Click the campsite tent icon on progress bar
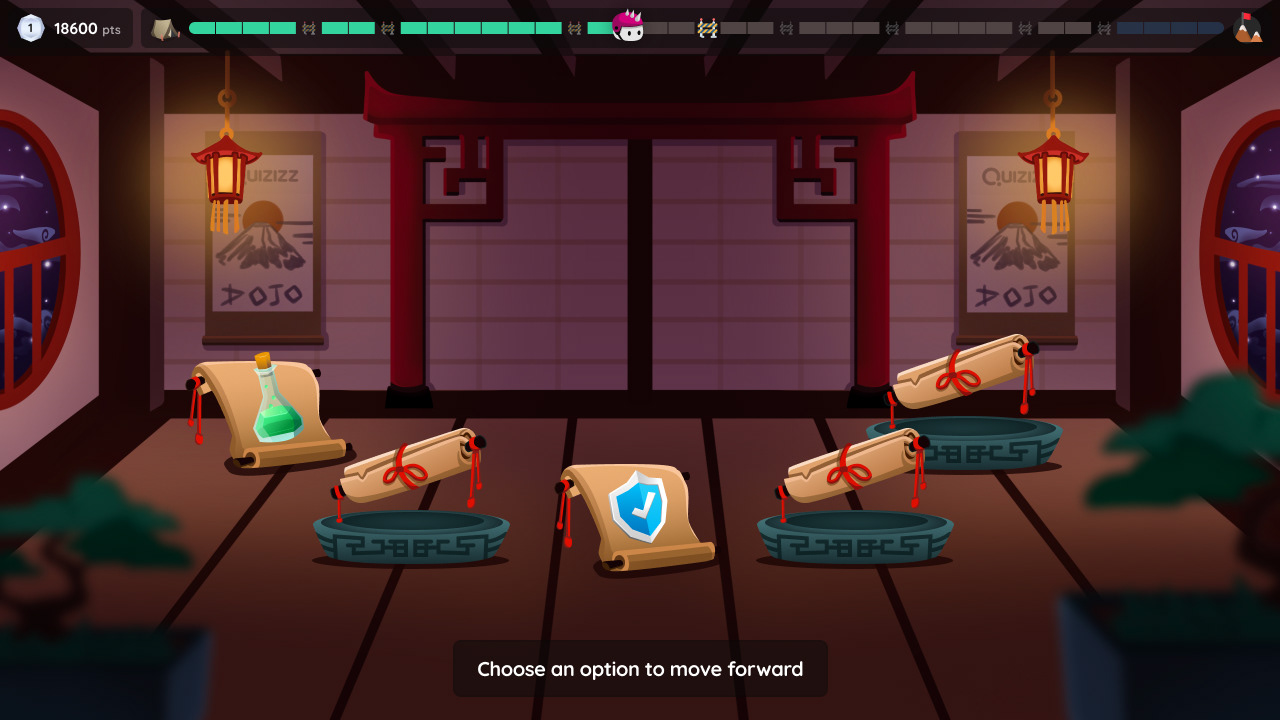The height and width of the screenshot is (720, 1280). pyautogui.click(x=165, y=28)
